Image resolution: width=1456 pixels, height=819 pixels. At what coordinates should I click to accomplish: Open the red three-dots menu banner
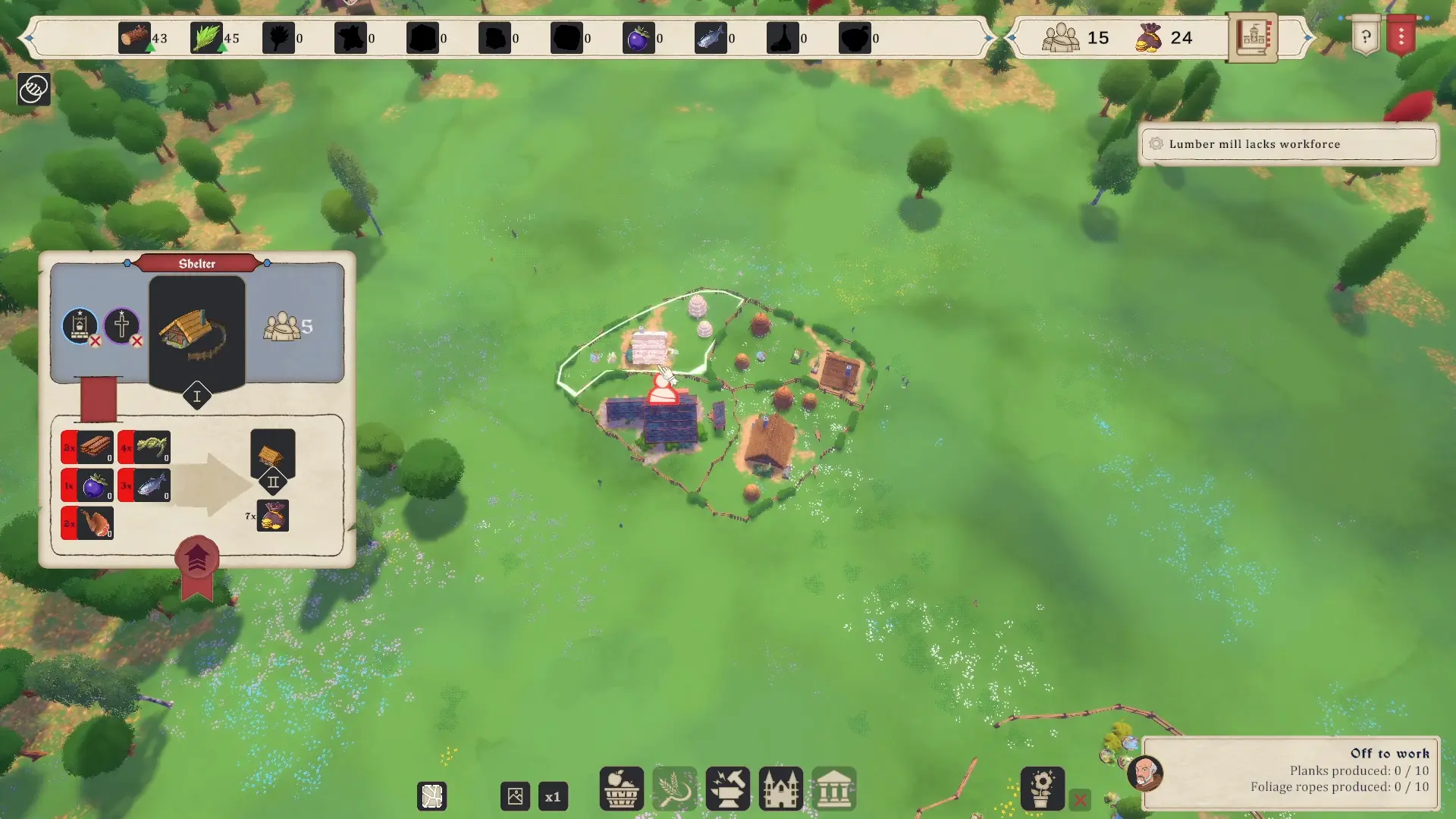point(1401,36)
